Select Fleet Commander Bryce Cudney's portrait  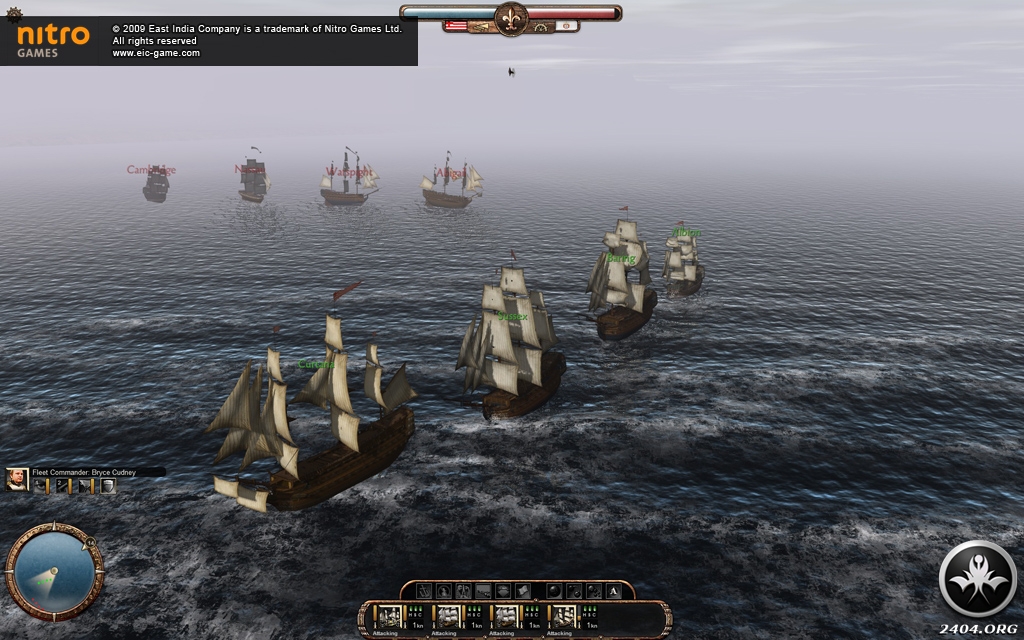click(x=17, y=479)
